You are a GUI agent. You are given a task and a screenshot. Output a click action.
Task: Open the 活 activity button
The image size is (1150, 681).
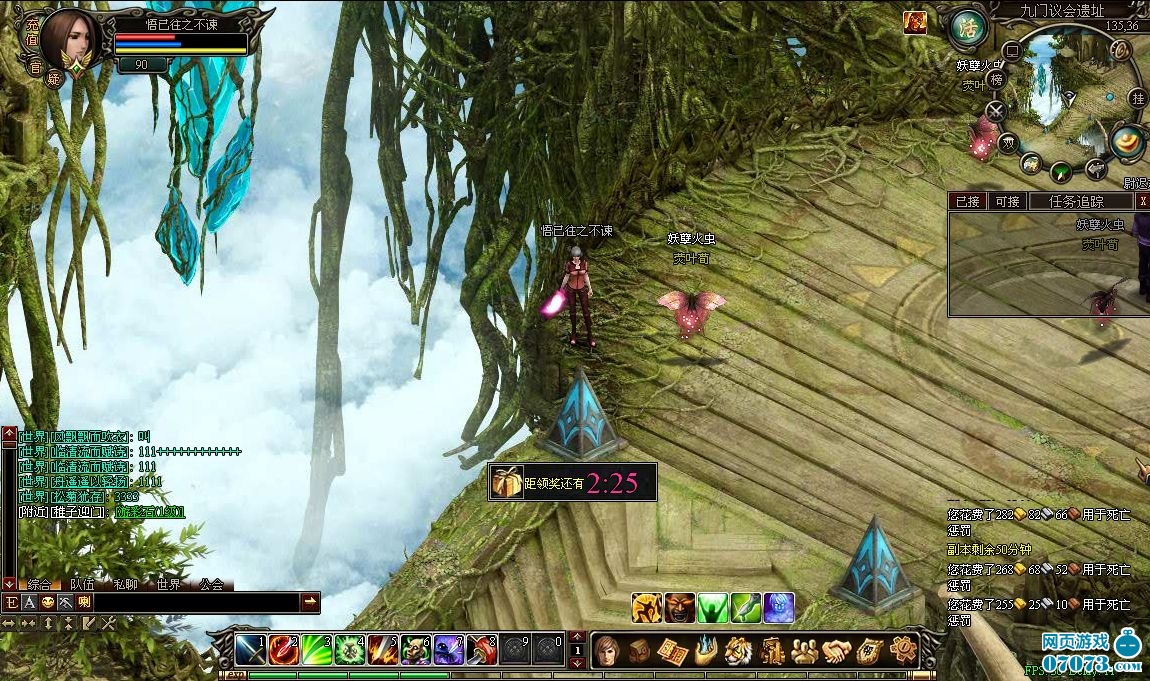tap(967, 27)
